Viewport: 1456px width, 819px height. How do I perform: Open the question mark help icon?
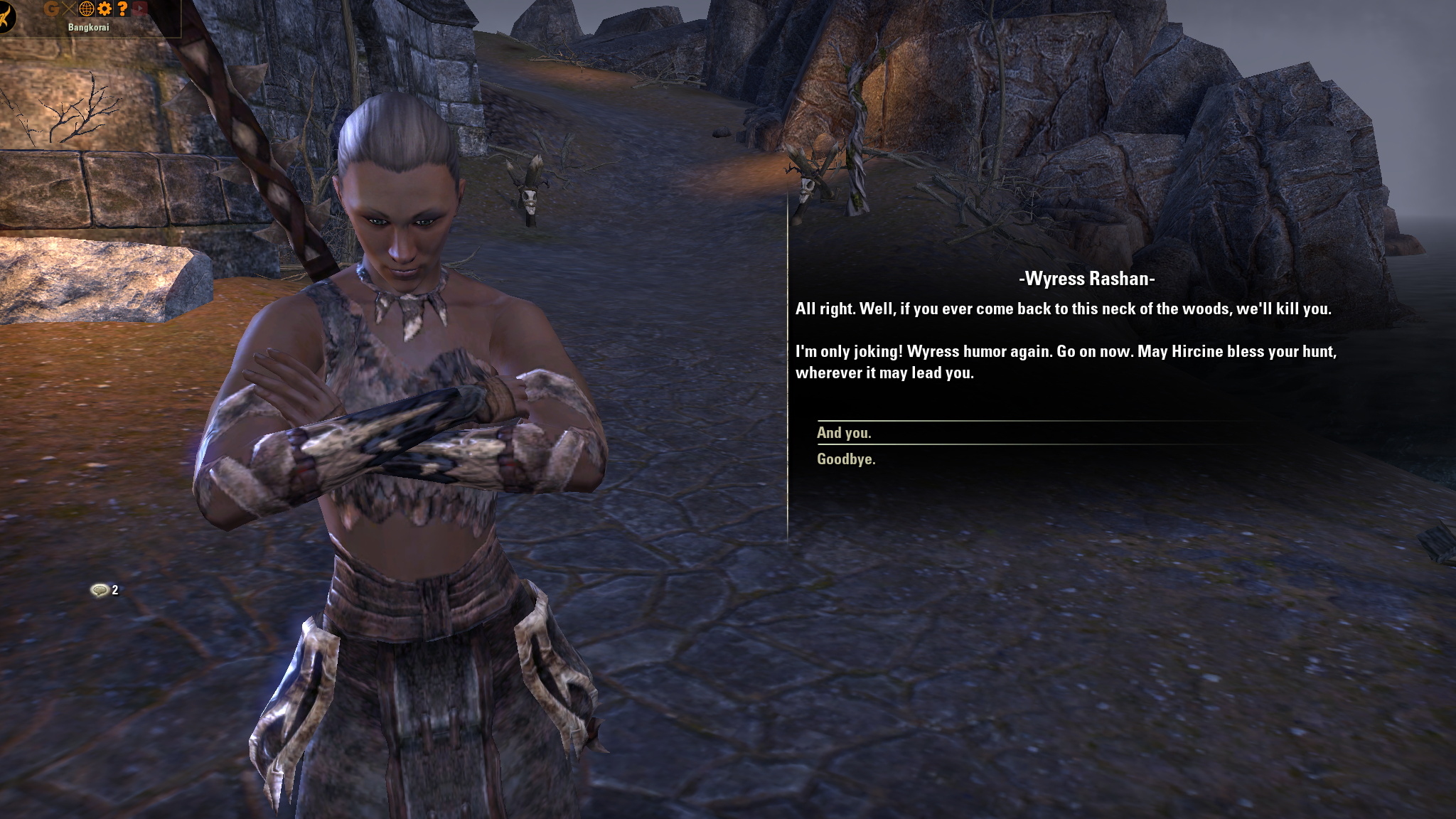(122, 9)
